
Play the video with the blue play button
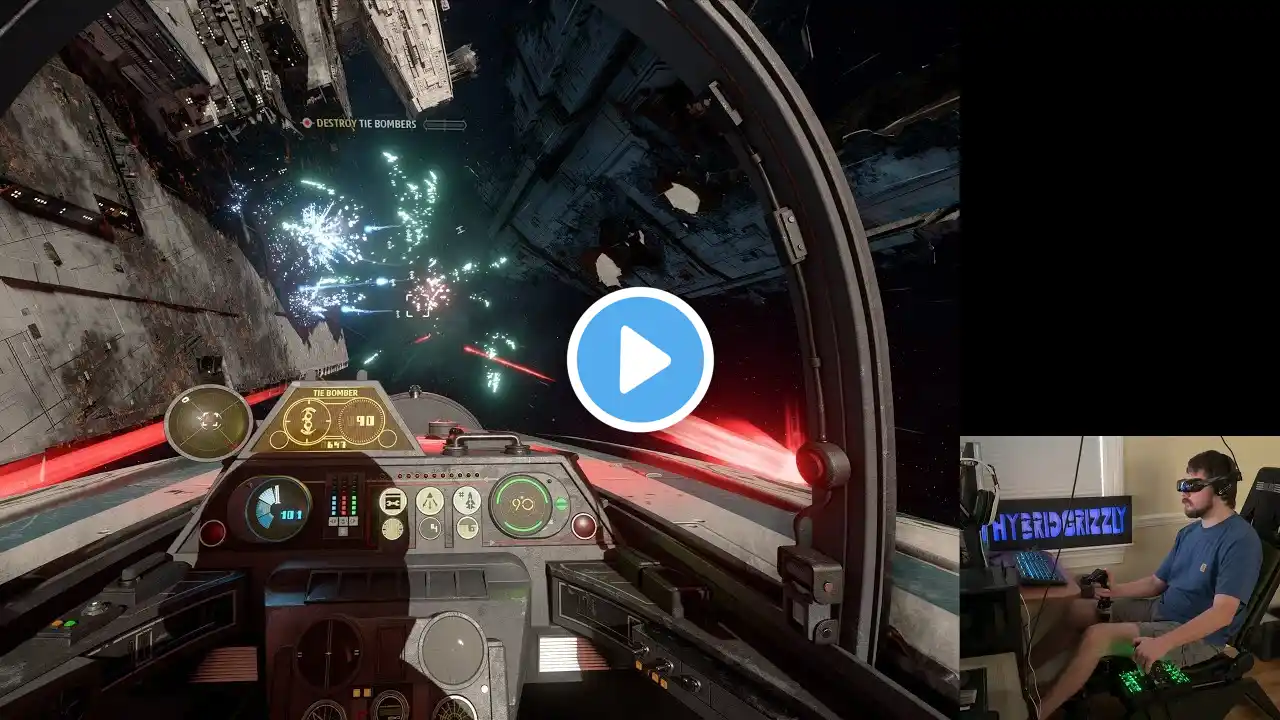coord(640,360)
